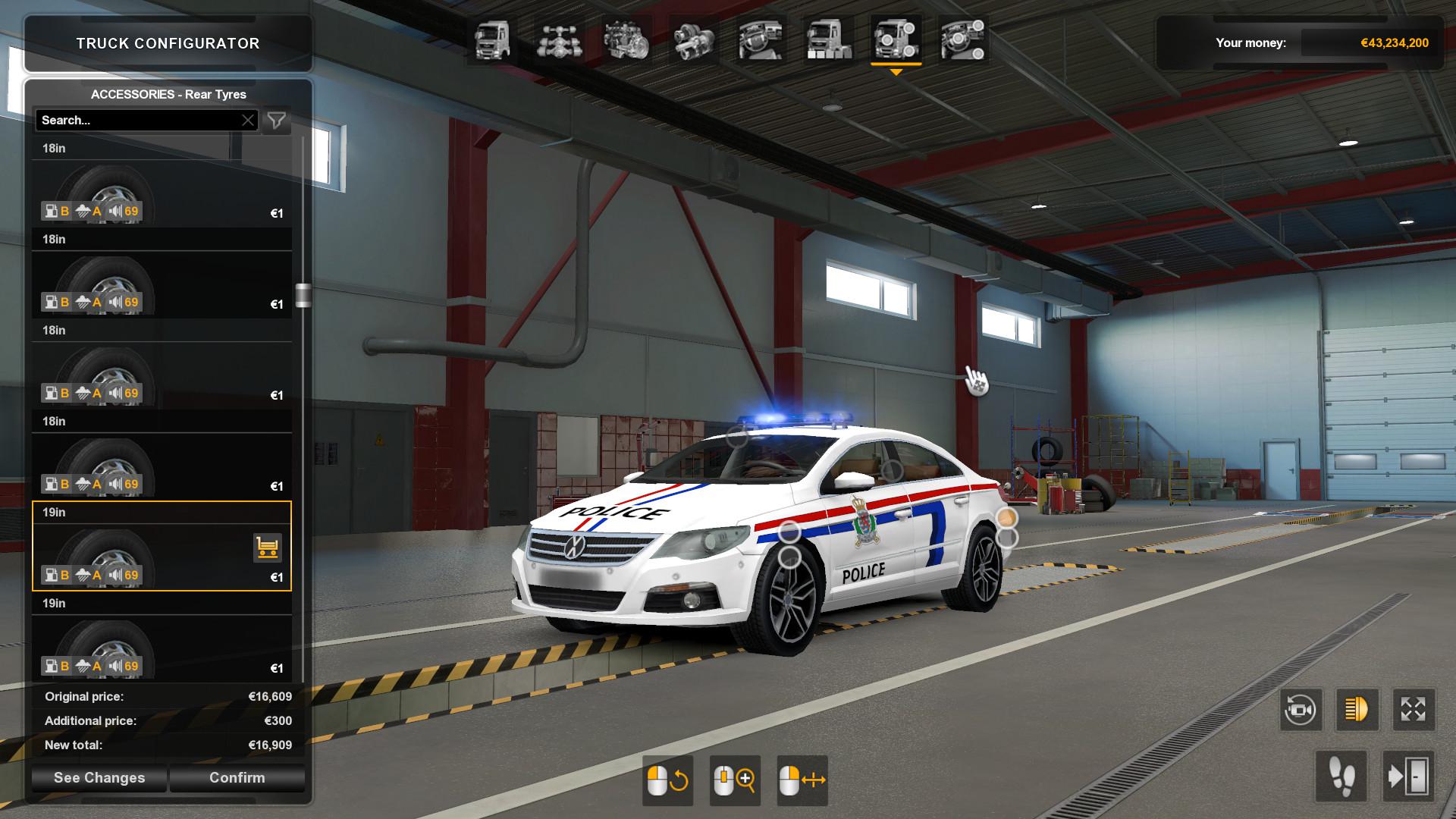This screenshot has width=1456, height=819.
Task: Select the orange highlighted rear wheel marker
Action: 1006,518
